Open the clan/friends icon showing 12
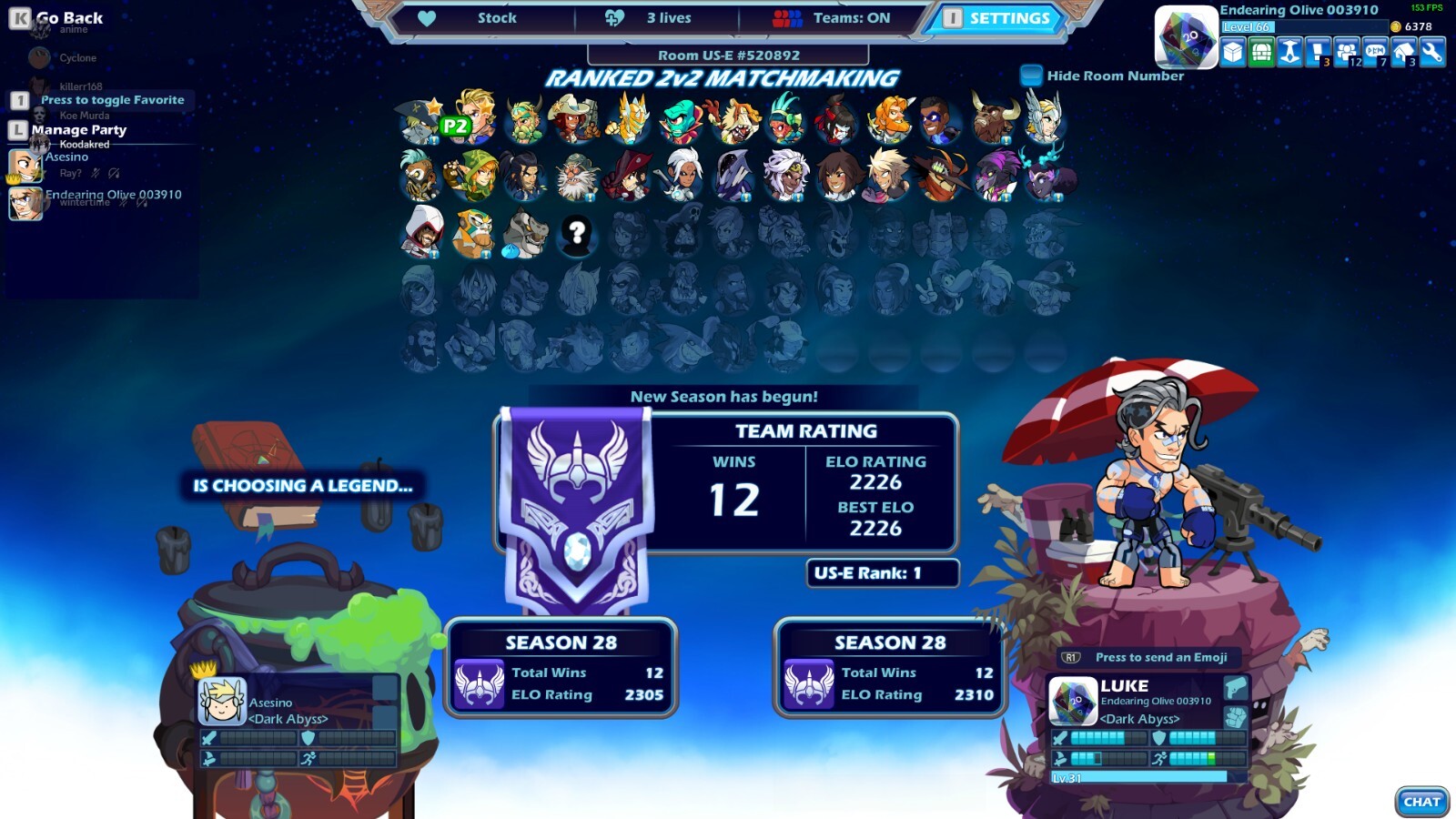 (1347, 53)
